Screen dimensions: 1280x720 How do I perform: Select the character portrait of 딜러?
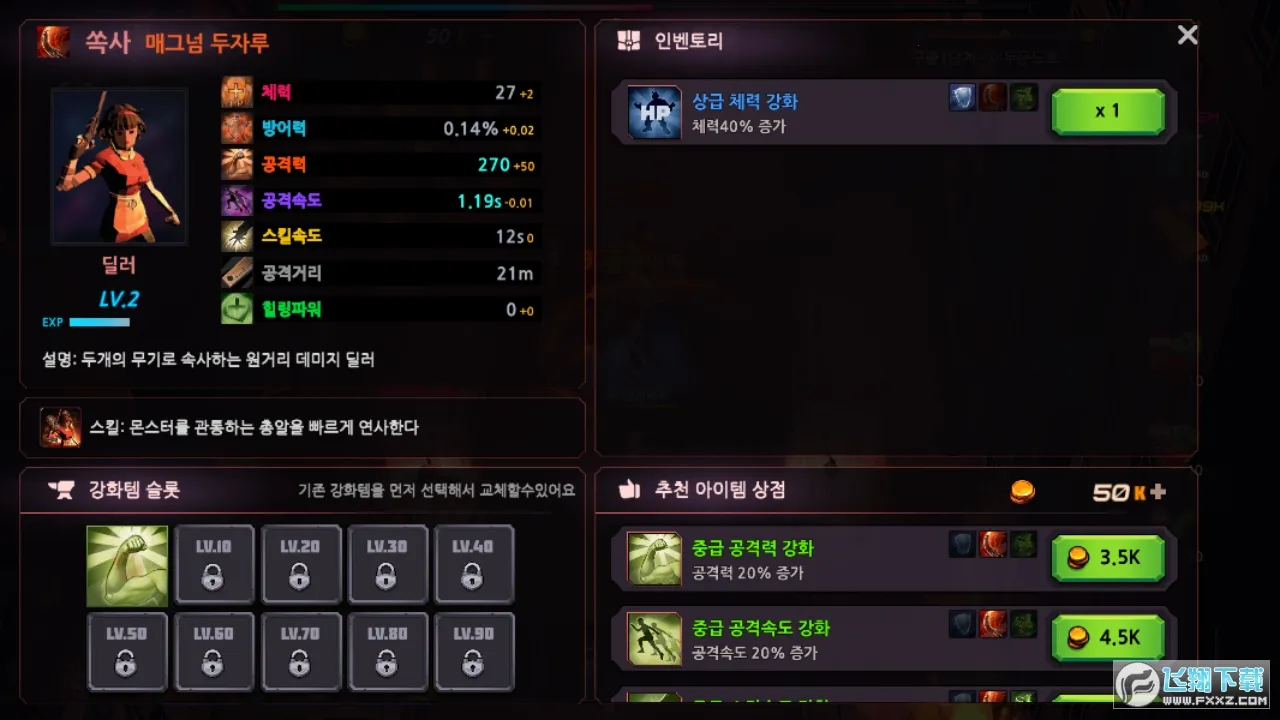pos(119,166)
